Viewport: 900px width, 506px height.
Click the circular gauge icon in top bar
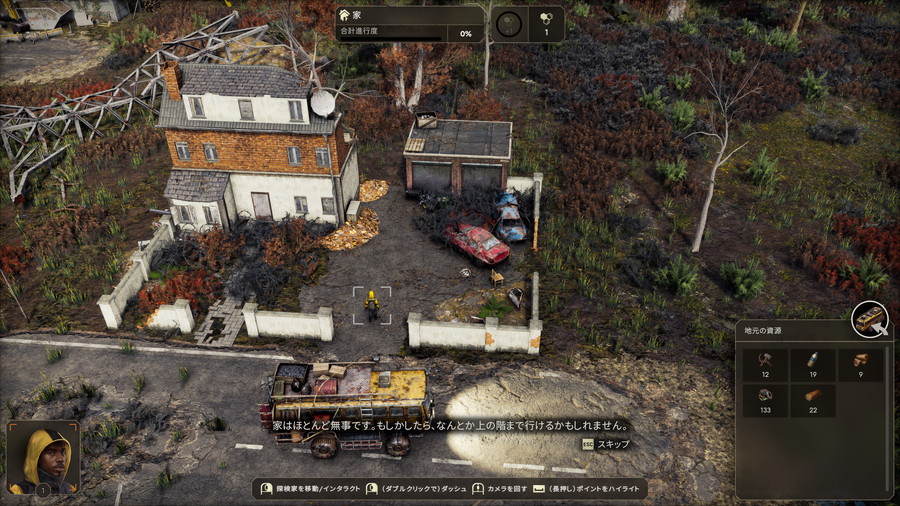[509, 24]
